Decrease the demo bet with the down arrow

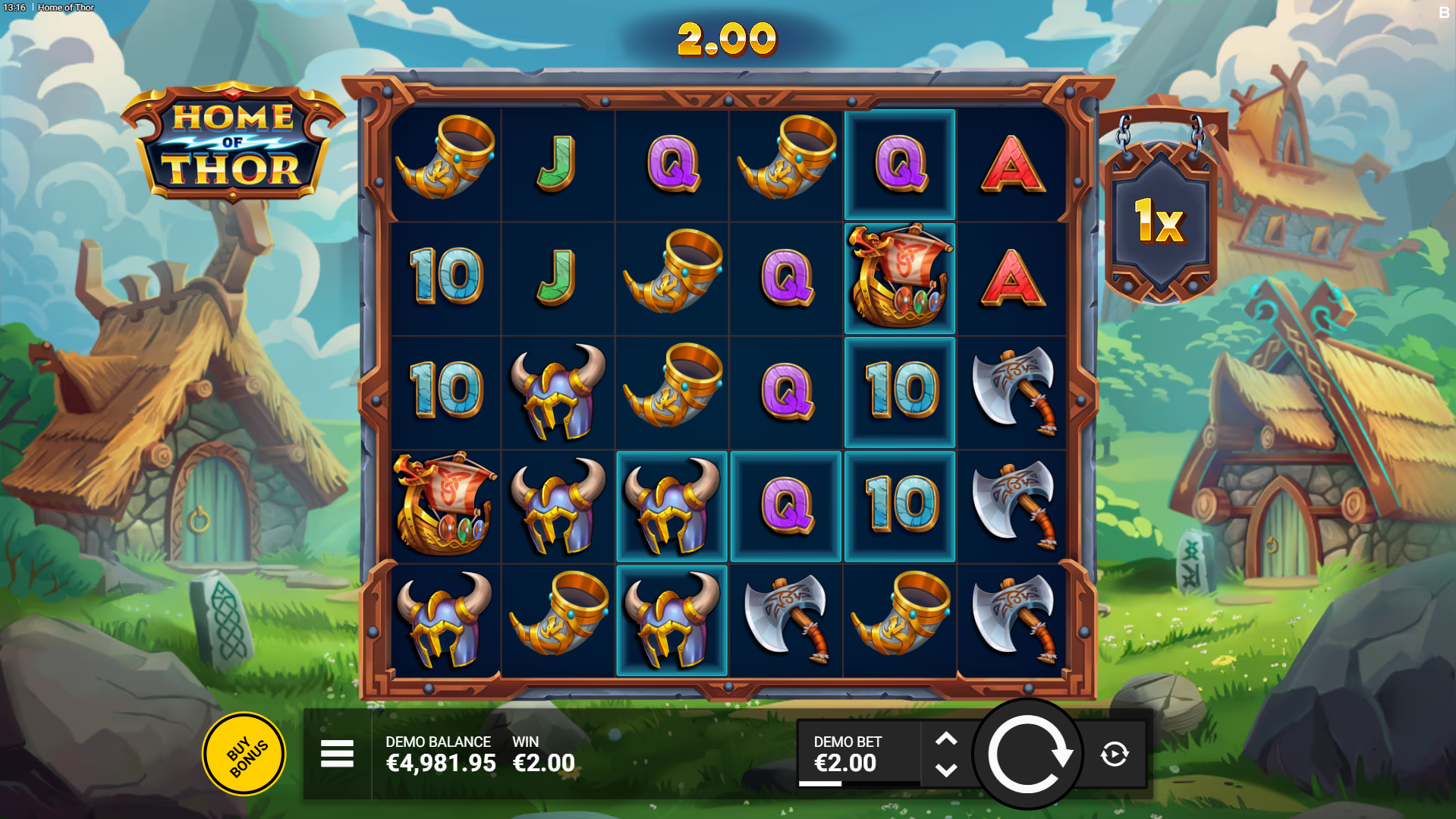pyautogui.click(x=946, y=770)
